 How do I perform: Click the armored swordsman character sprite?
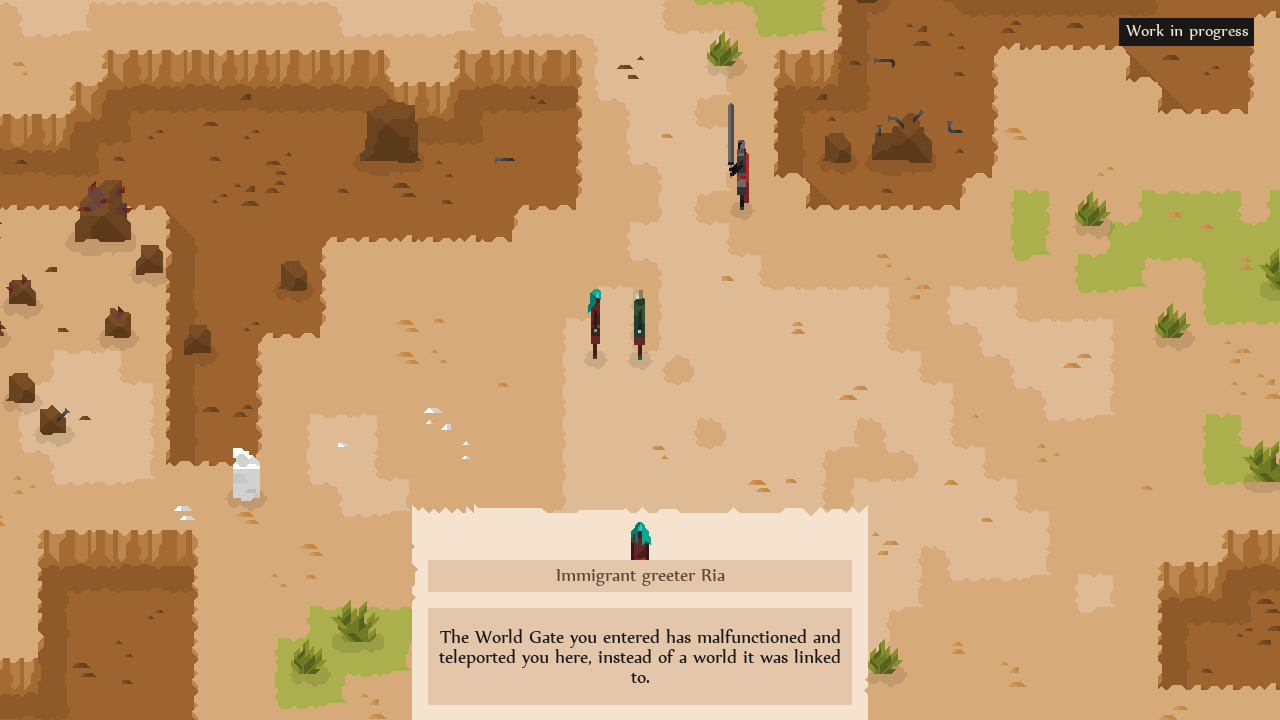pos(738,165)
